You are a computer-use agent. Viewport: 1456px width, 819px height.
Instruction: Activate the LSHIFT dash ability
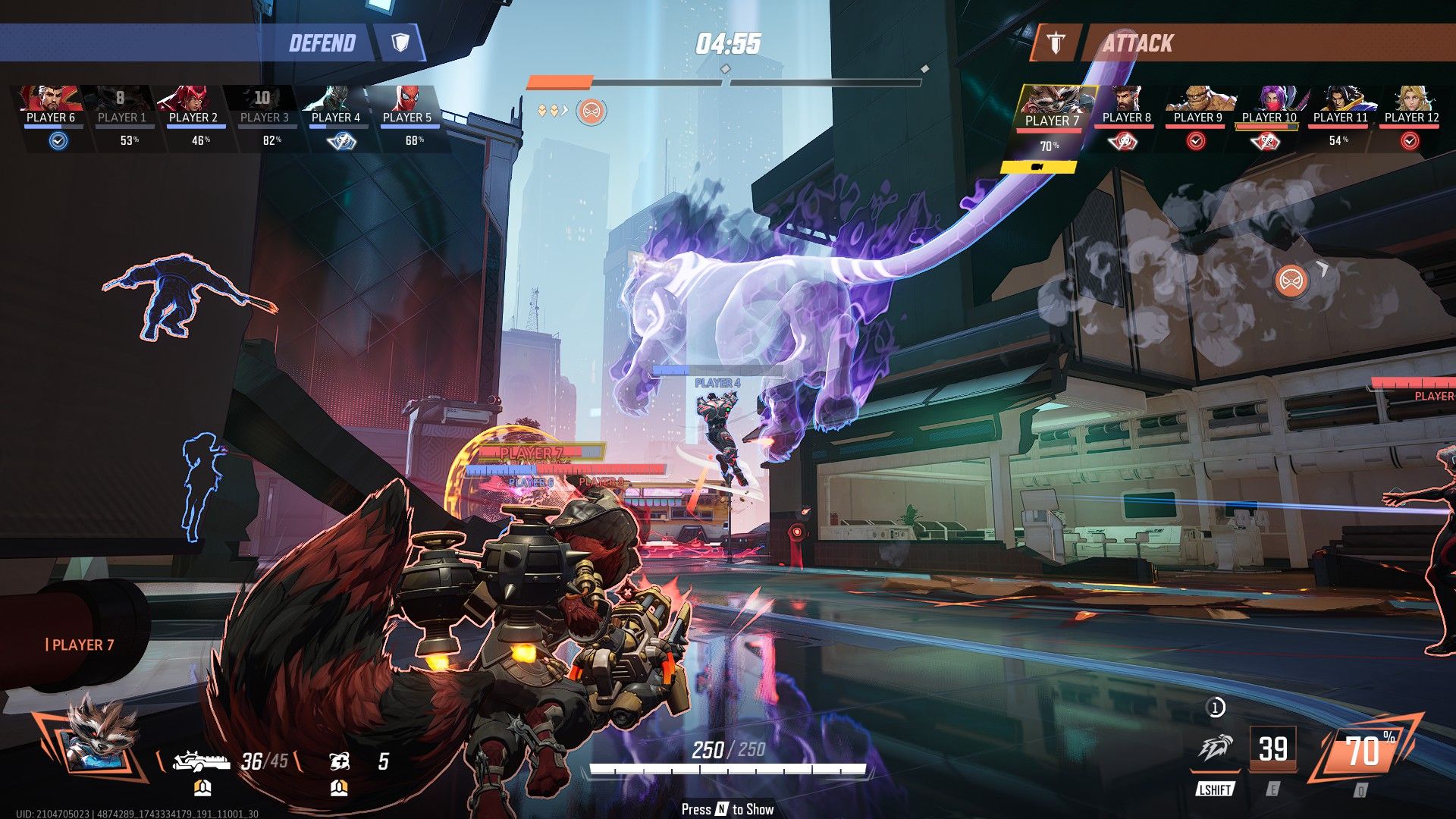(1216, 750)
